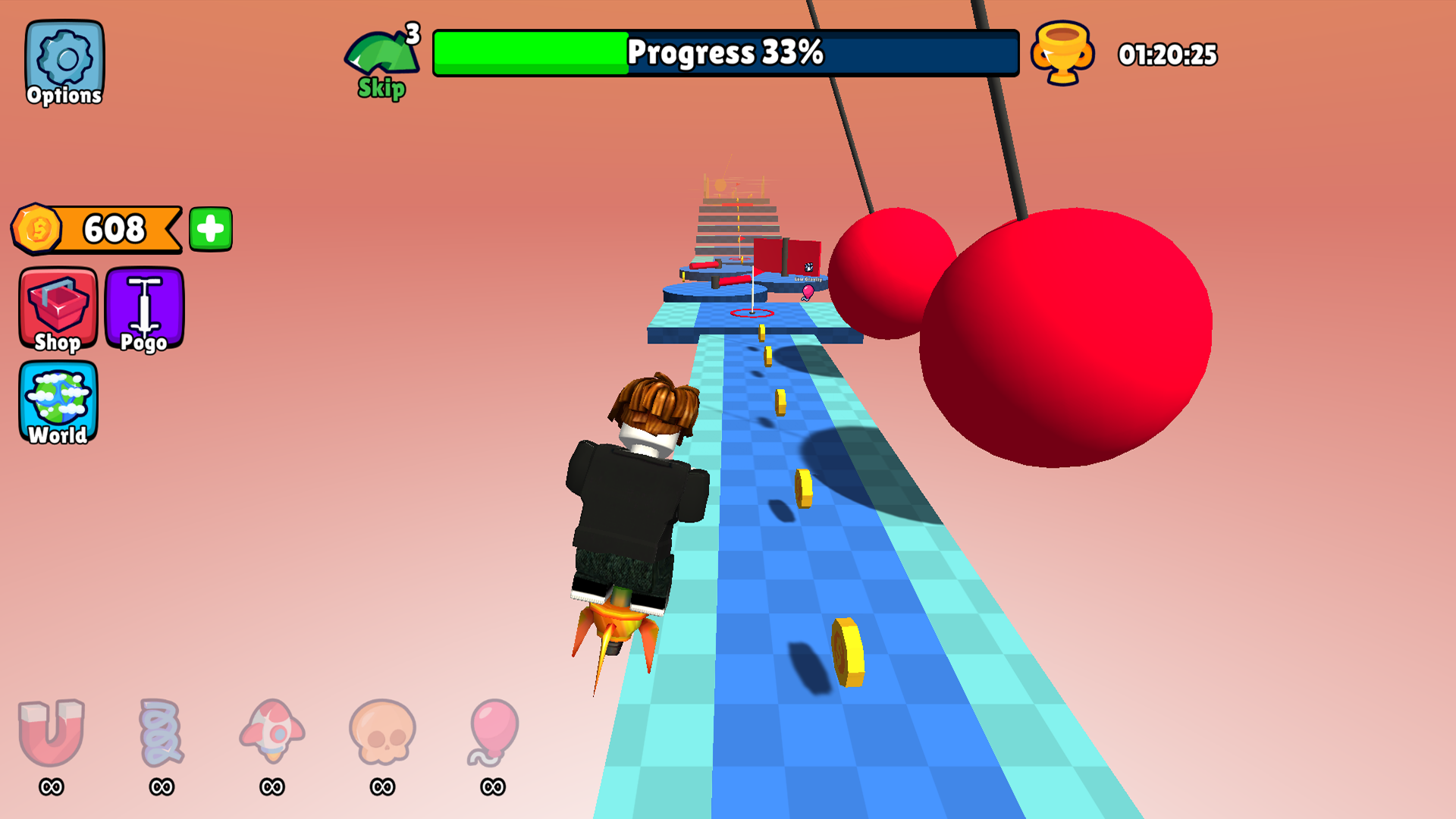Click the timer showing 01:20:25
The image size is (1456, 819).
pos(1169,55)
